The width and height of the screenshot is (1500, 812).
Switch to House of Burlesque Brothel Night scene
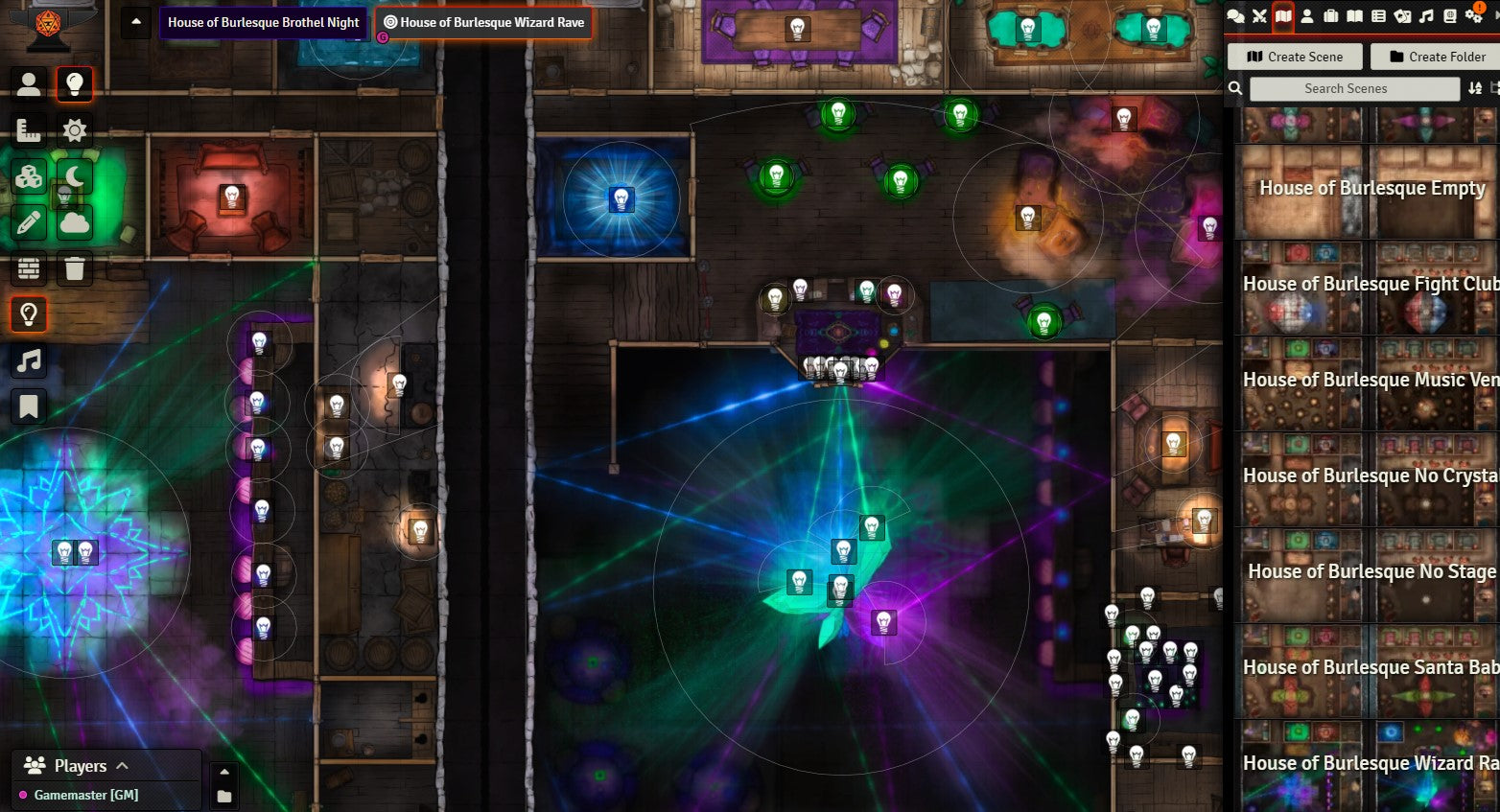263,22
